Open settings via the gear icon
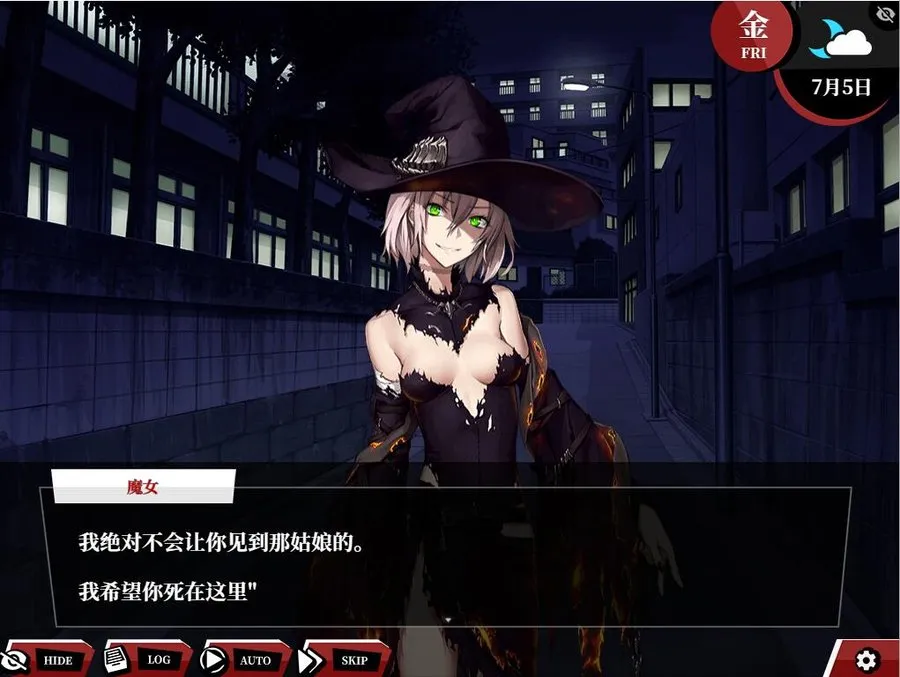 (x=866, y=659)
